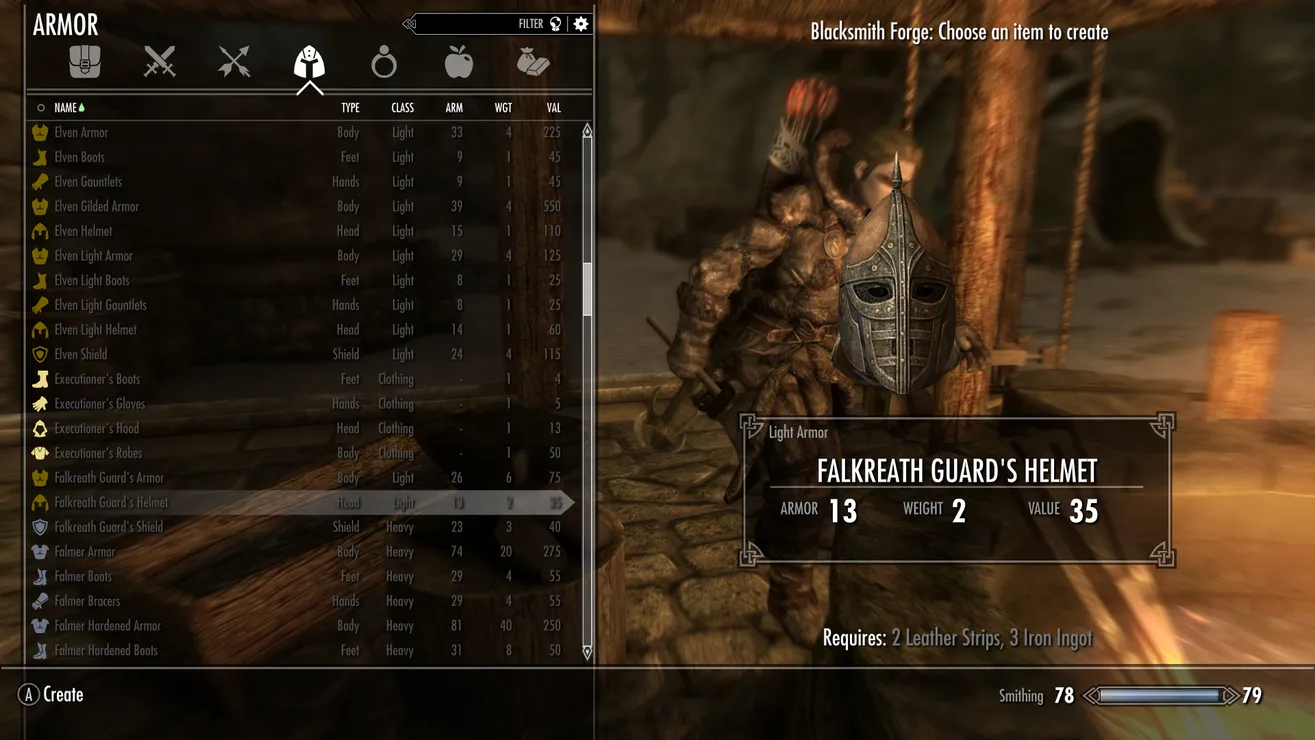This screenshot has width=1315, height=740.
Task: Select the bow and arrow ammo category
Action: [x=234, y=63]
